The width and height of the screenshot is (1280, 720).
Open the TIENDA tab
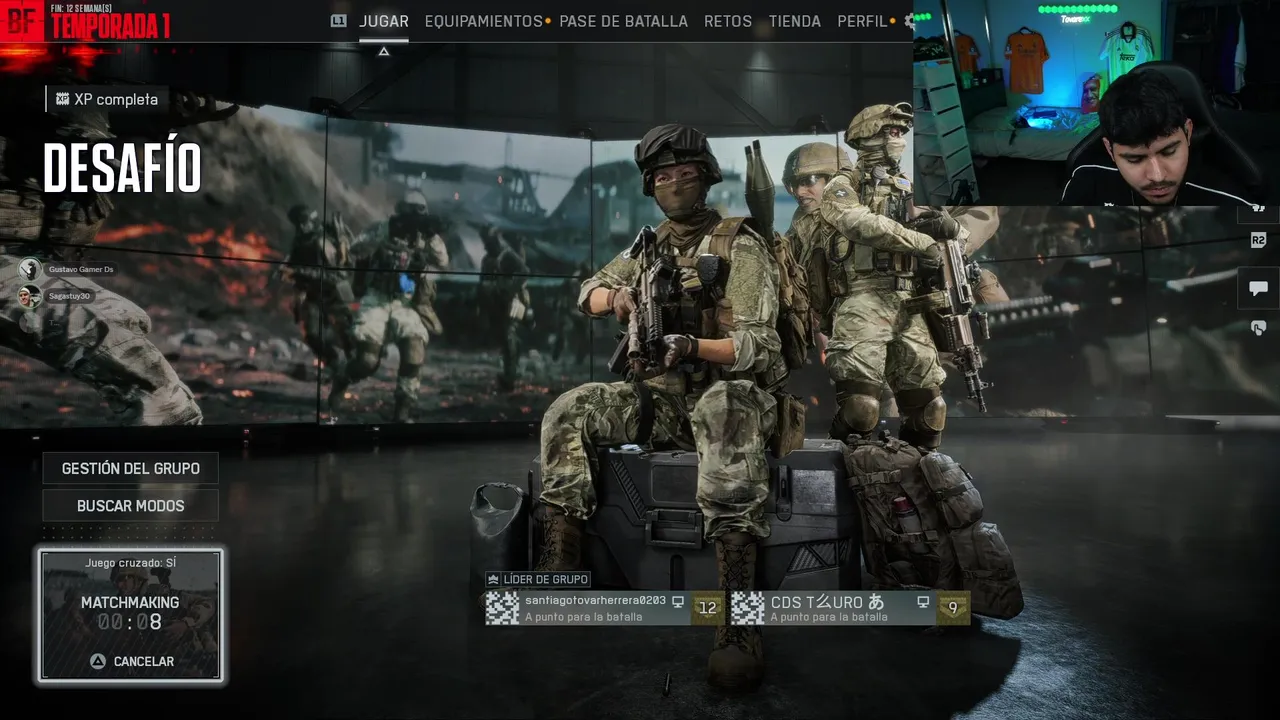pos(795,21)
